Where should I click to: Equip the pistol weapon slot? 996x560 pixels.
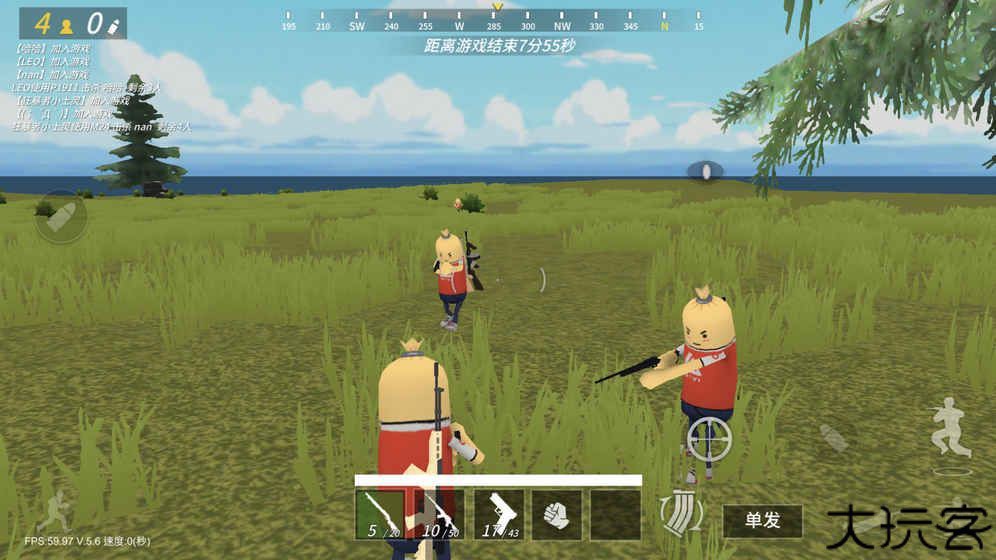(x=498, y=514)
